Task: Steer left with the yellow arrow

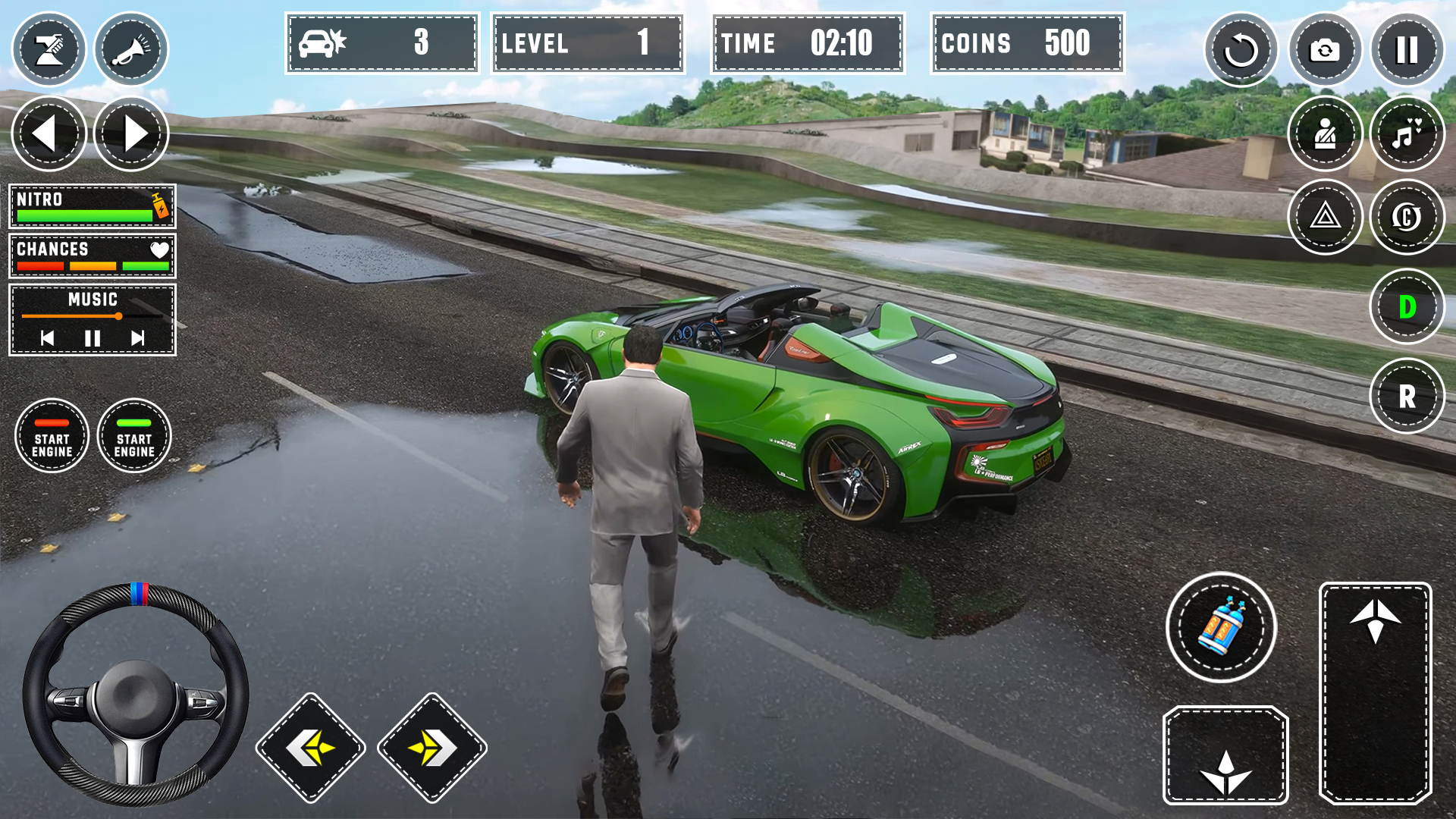Action: point(311,748)
